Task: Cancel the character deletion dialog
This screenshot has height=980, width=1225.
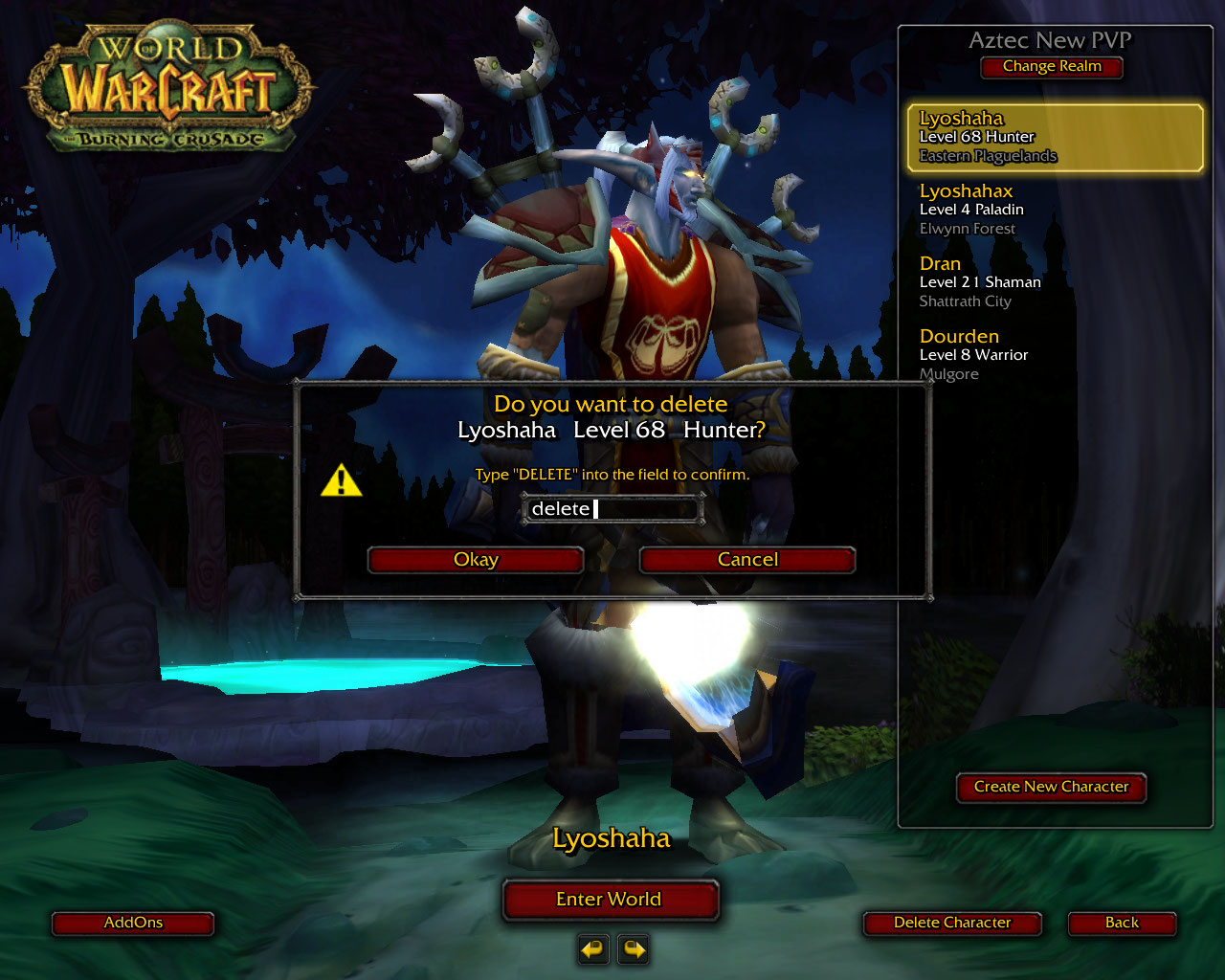Action: (747, 560)
